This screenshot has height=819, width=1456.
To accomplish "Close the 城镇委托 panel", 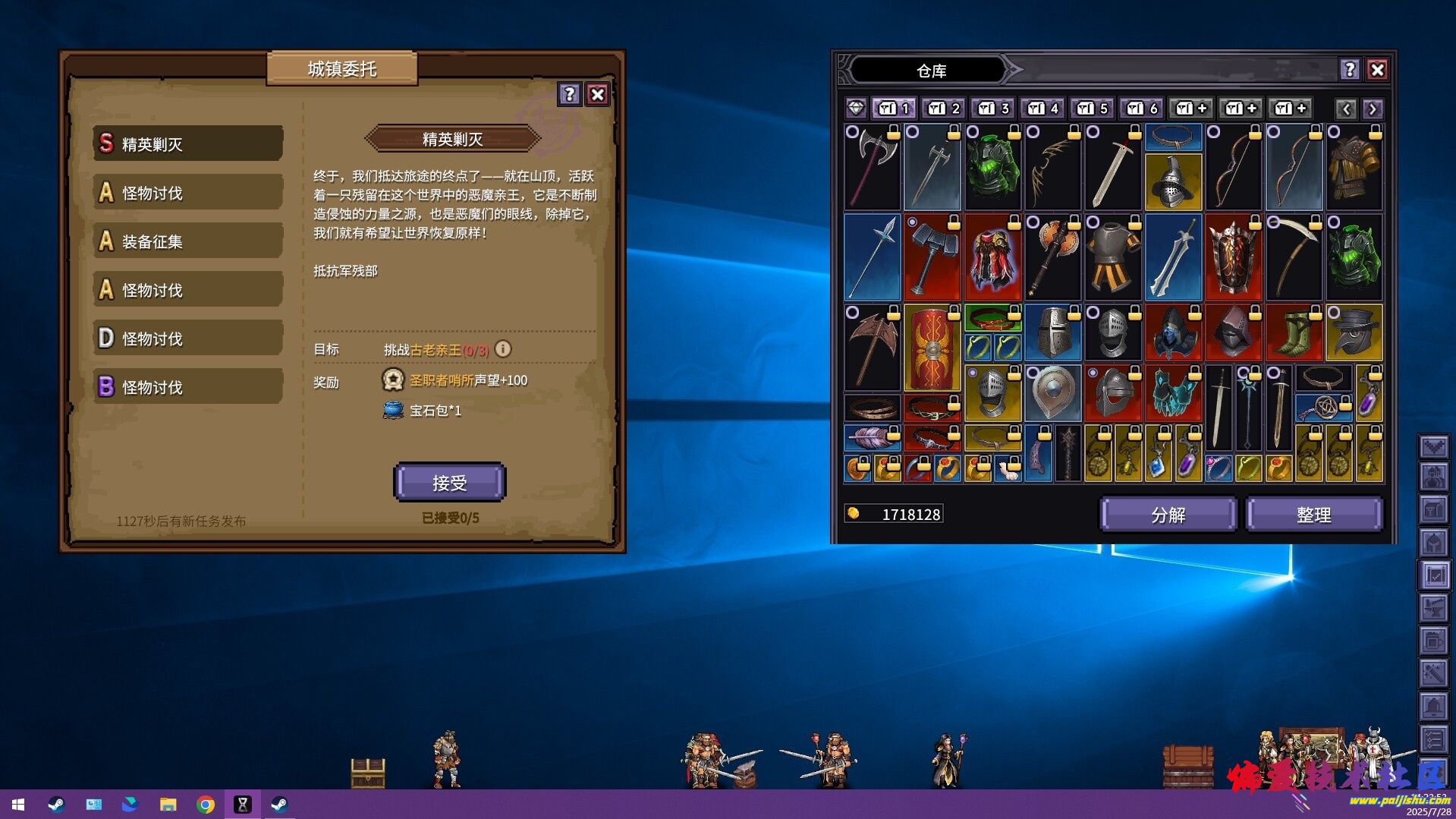I will [x=598, y=94].
